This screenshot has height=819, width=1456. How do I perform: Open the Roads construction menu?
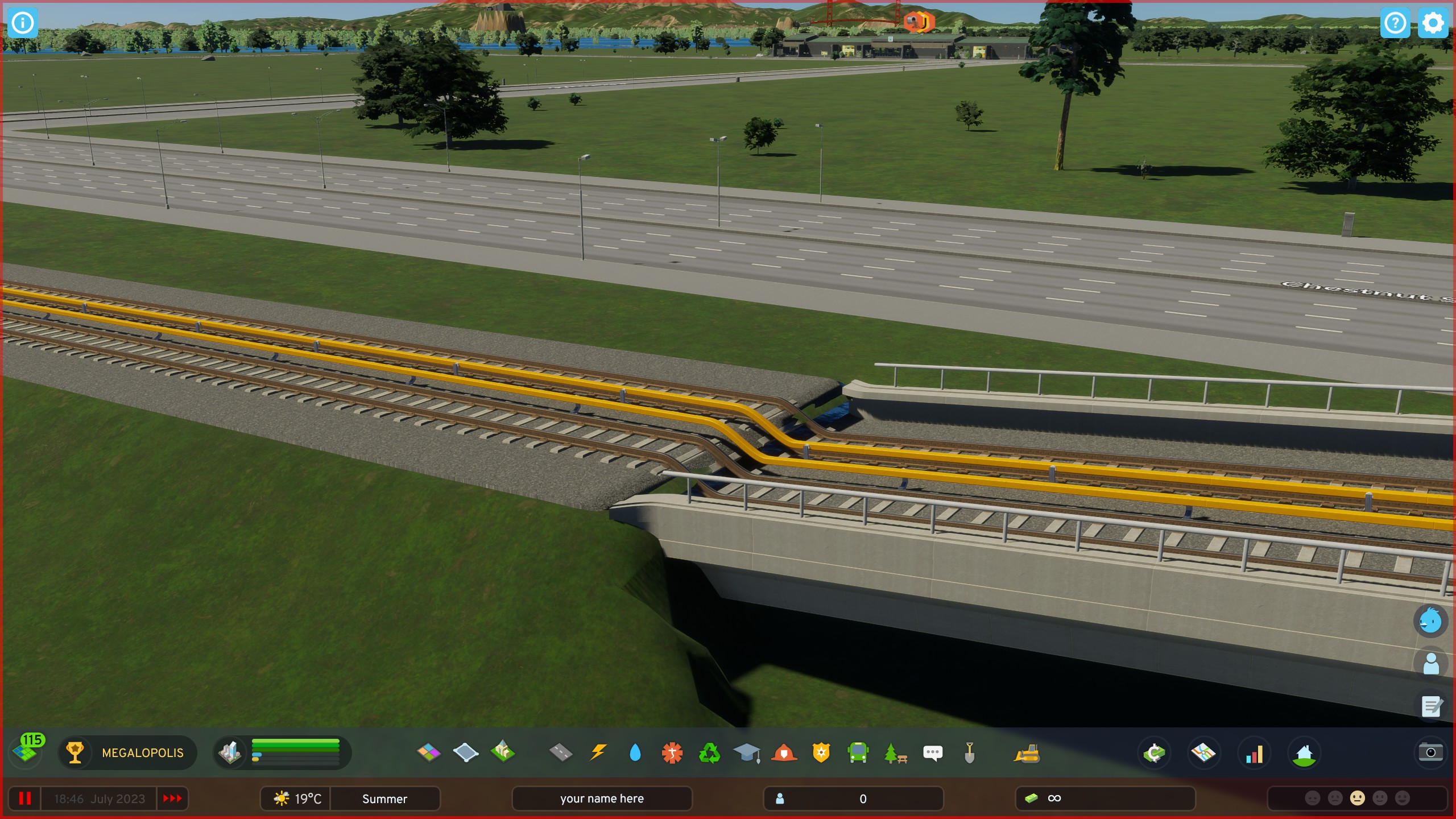coord(561,753)
